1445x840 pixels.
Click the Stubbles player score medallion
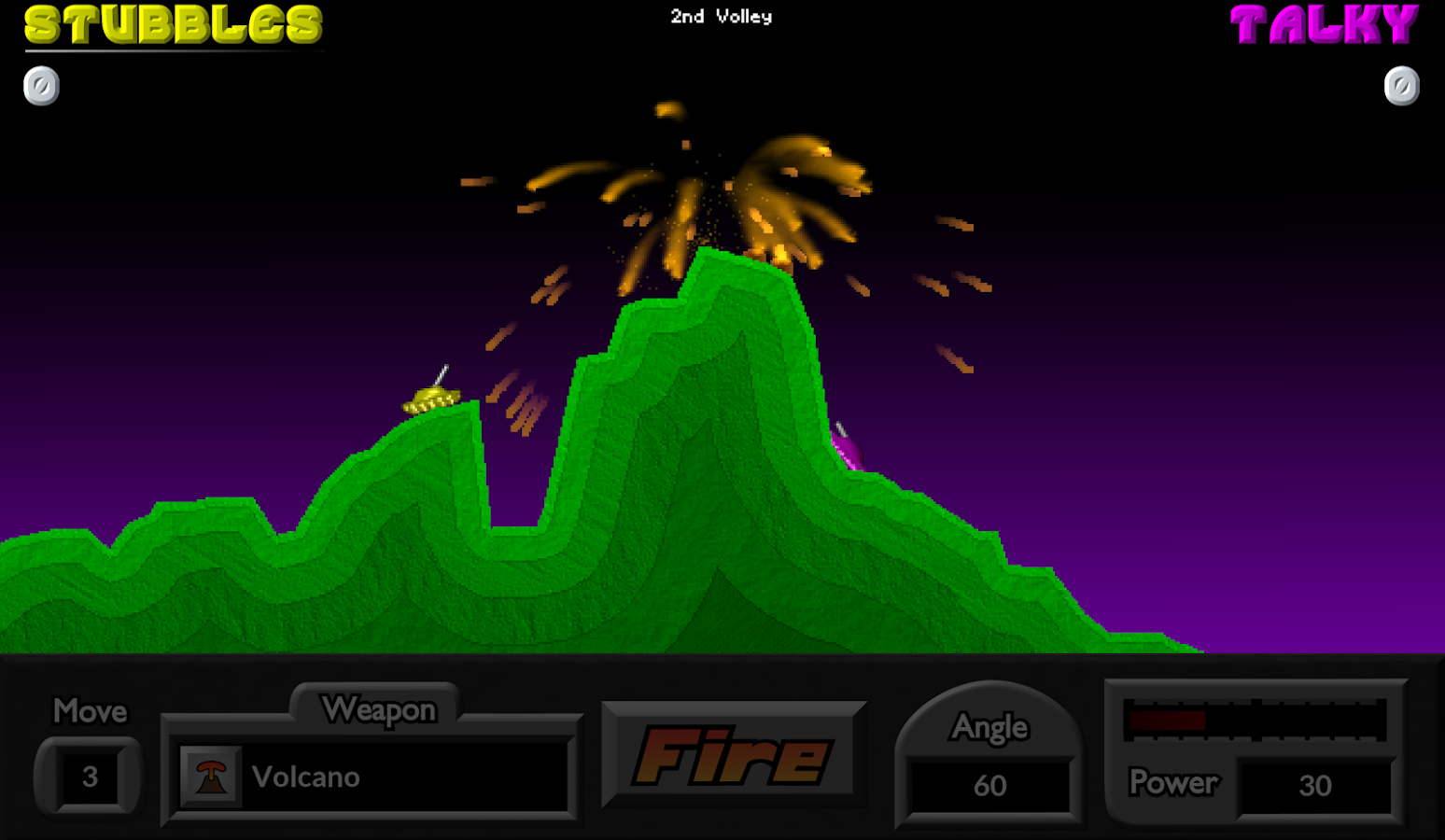[40, 85]
